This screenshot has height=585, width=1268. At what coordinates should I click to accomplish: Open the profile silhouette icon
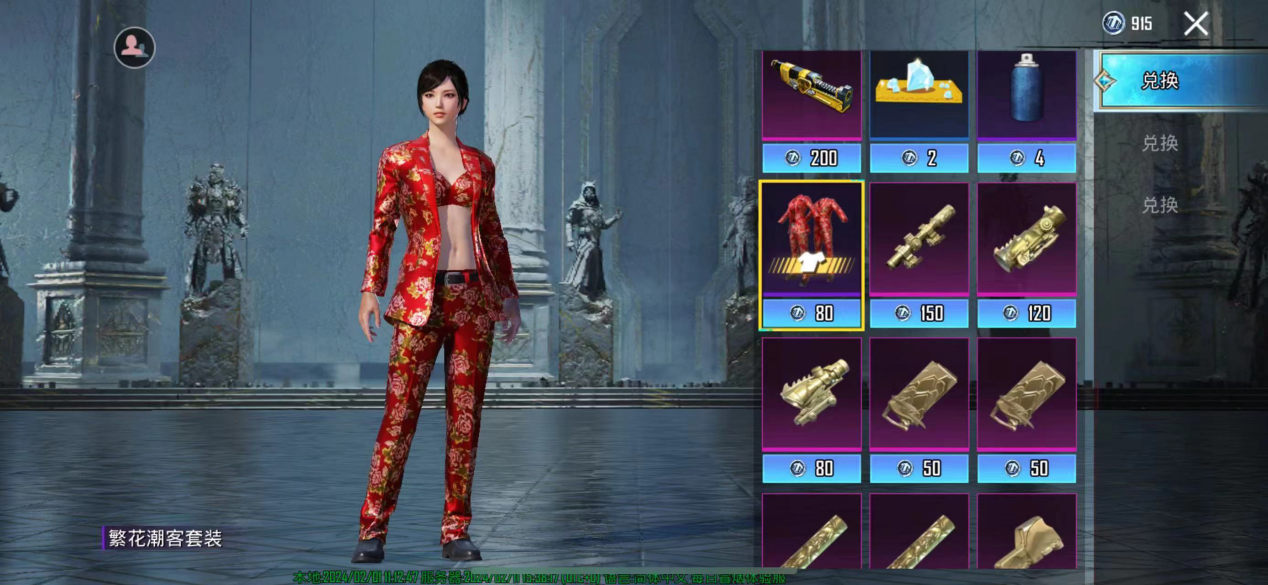134,47
